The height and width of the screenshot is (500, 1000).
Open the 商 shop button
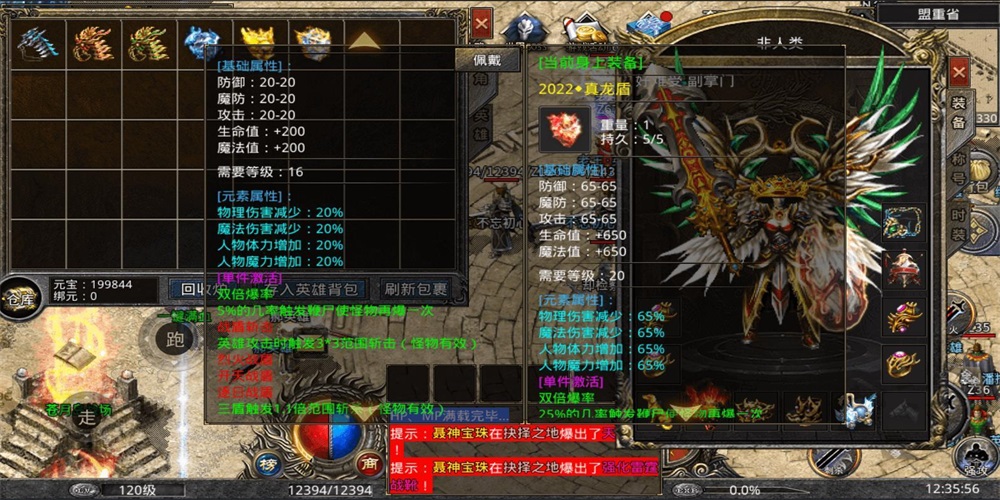point(366,462)
